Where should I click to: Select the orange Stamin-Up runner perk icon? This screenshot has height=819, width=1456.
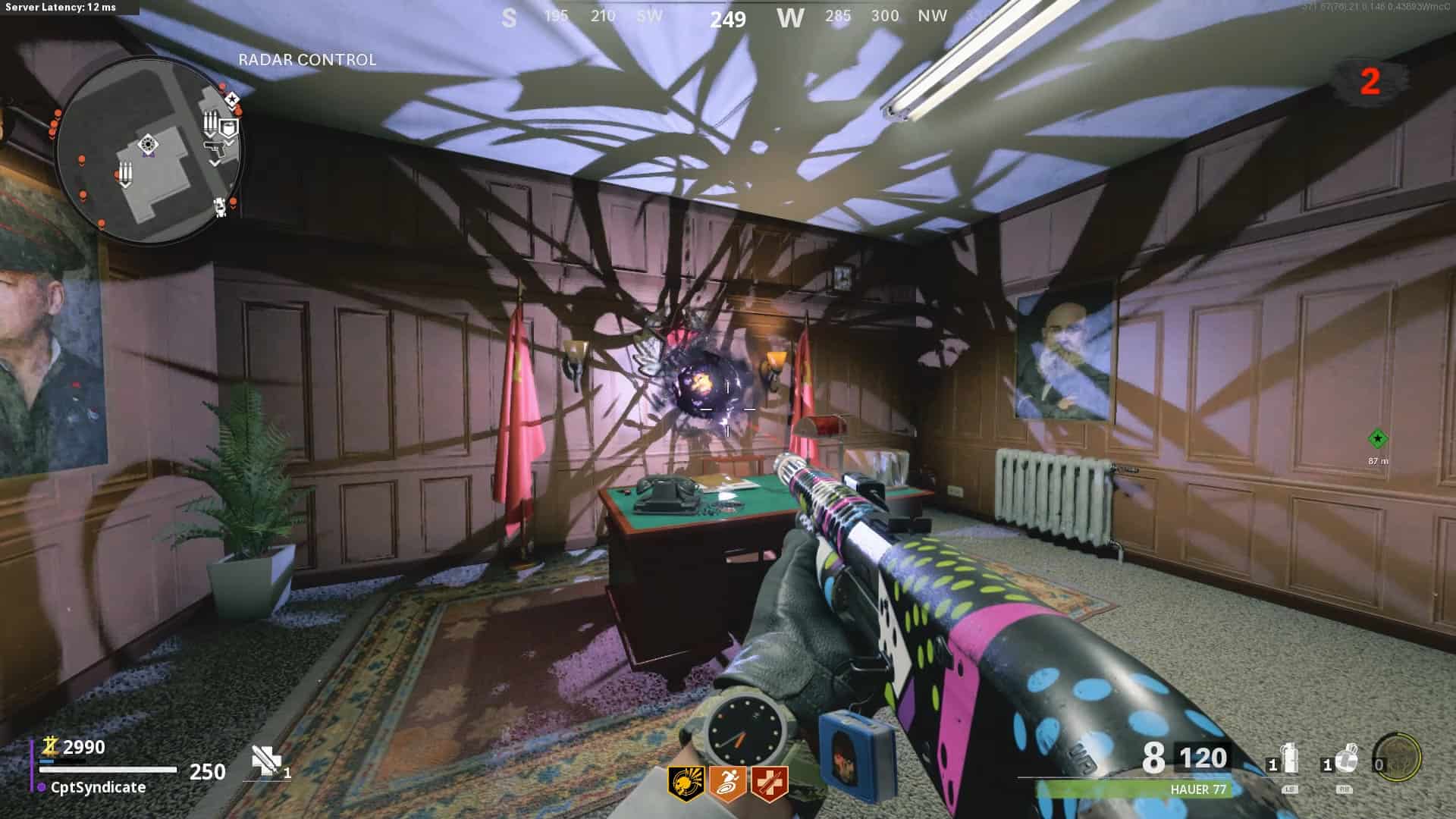728,783
